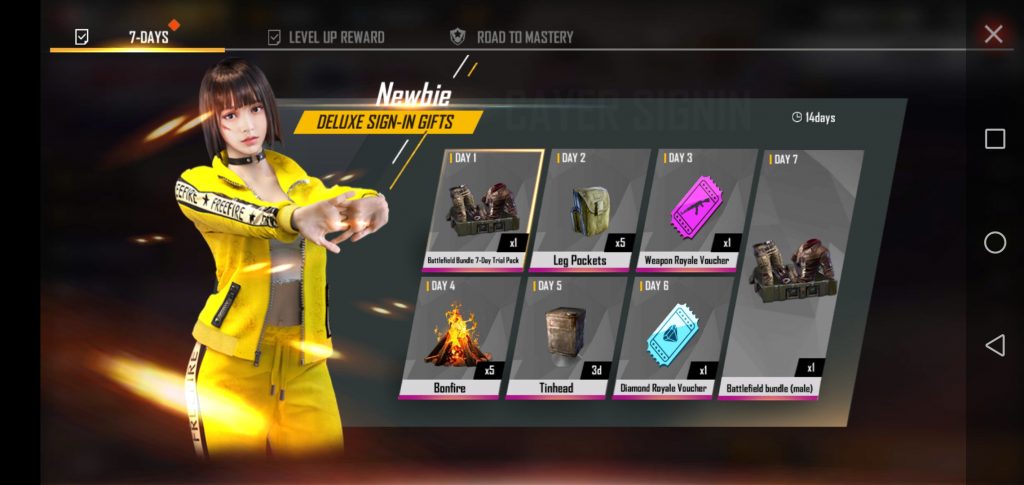This screenshot has height=485, width=1024.
Task: Close the sign-in gifts screen
Action: coord(993,35)
